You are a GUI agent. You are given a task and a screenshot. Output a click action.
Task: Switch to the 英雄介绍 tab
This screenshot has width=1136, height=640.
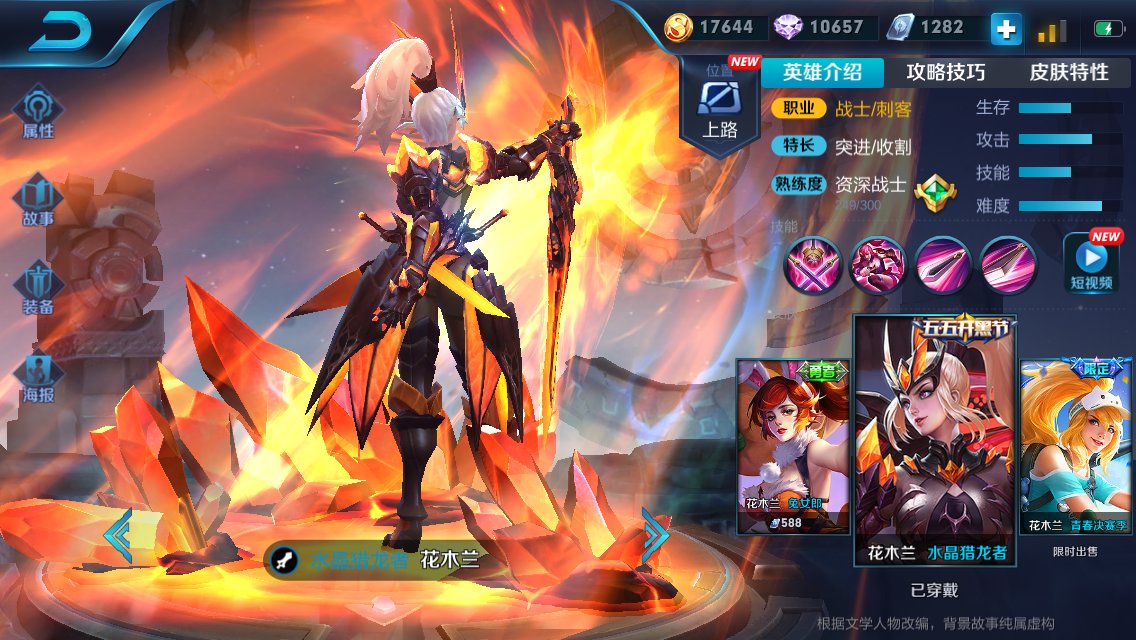click(822, 72)
